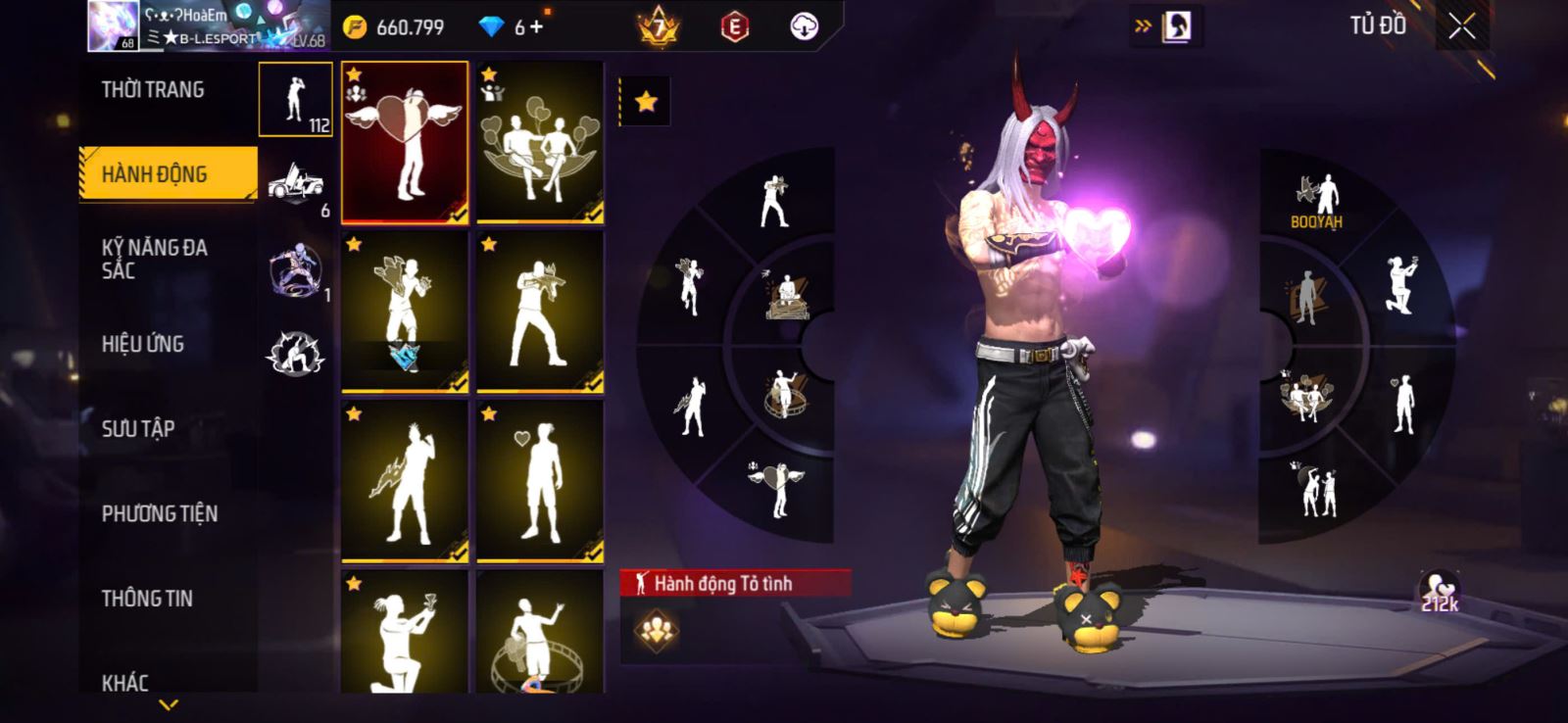The image size is (1568, 723).
Task: Select the Khác category
Action: pyautogui.click(x=125, y=682)
